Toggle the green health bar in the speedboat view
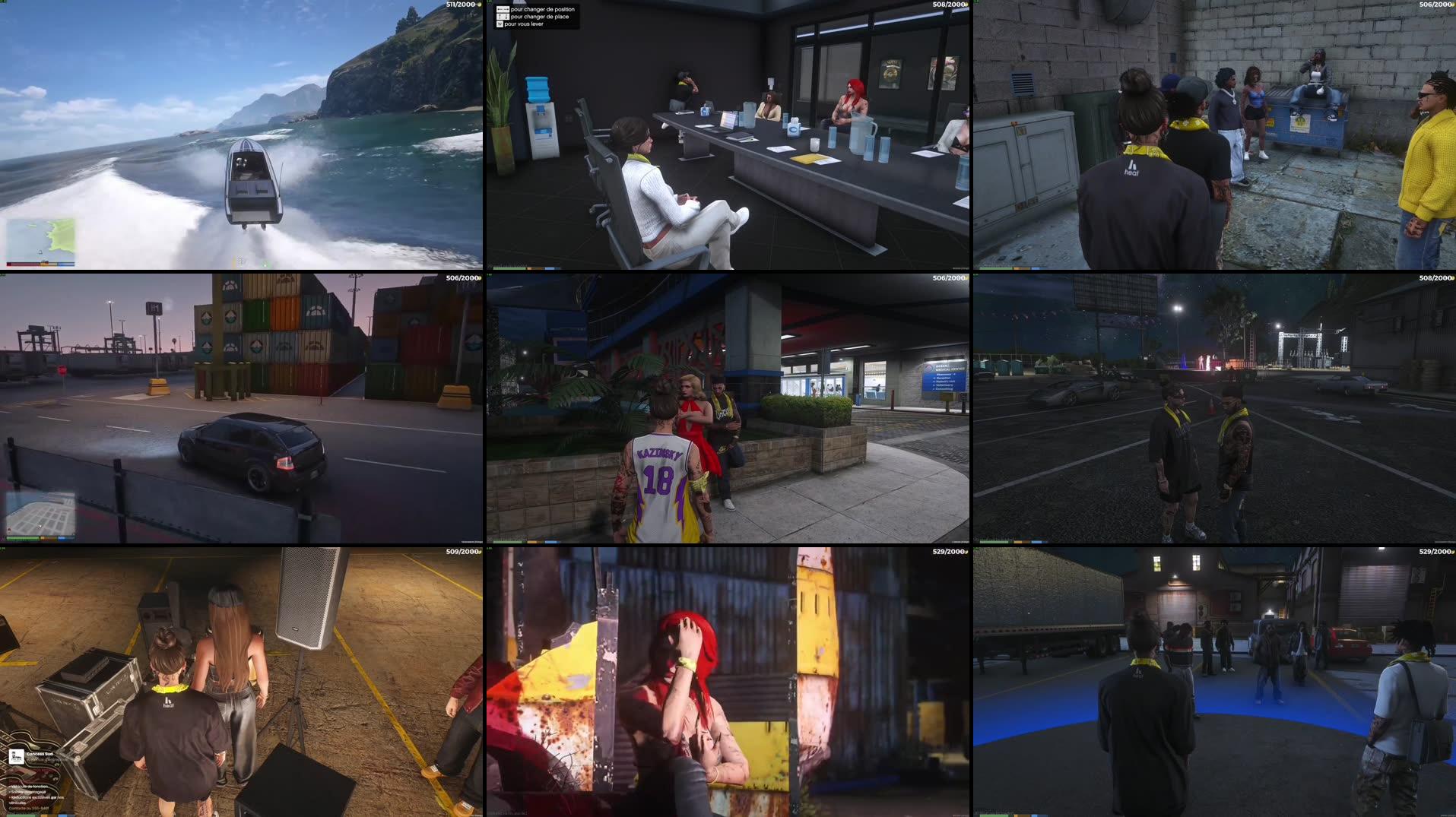The width and height of the screenshot is (1456, 817). click(23, 264)
